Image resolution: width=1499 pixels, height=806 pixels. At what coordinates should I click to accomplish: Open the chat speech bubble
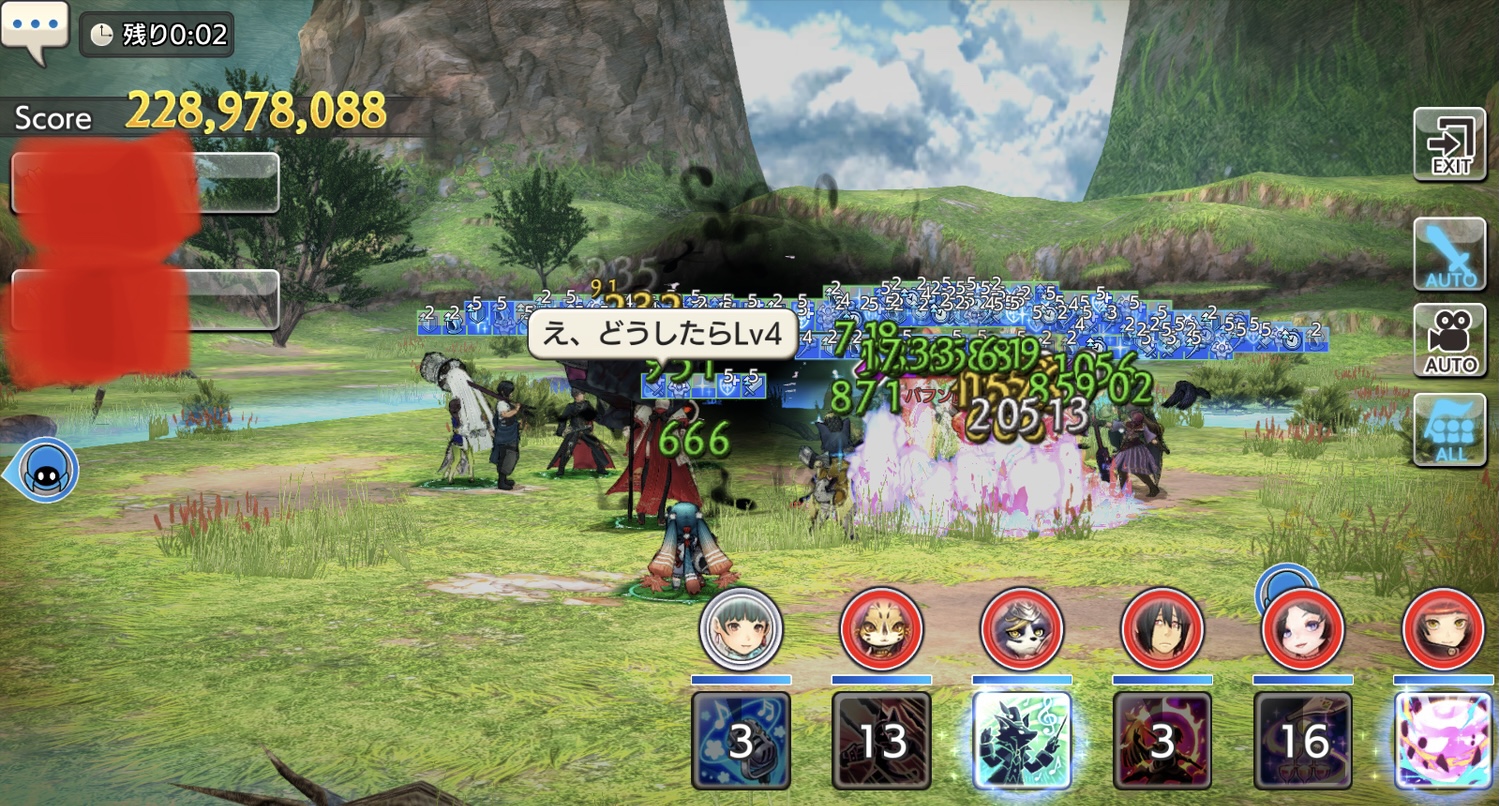click(34, 30)
